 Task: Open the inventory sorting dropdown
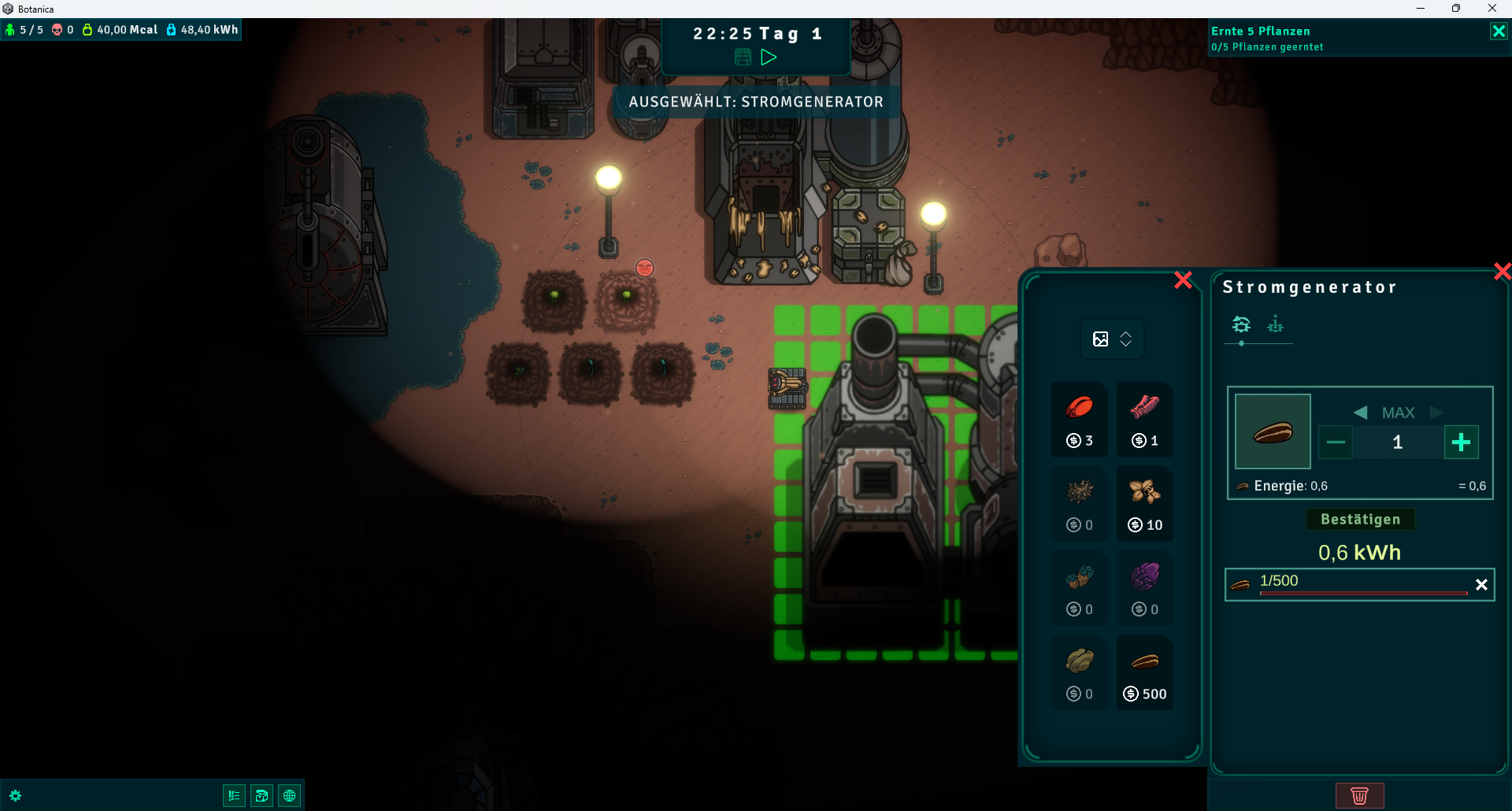pyautogui.click(x=1112, y=339)
